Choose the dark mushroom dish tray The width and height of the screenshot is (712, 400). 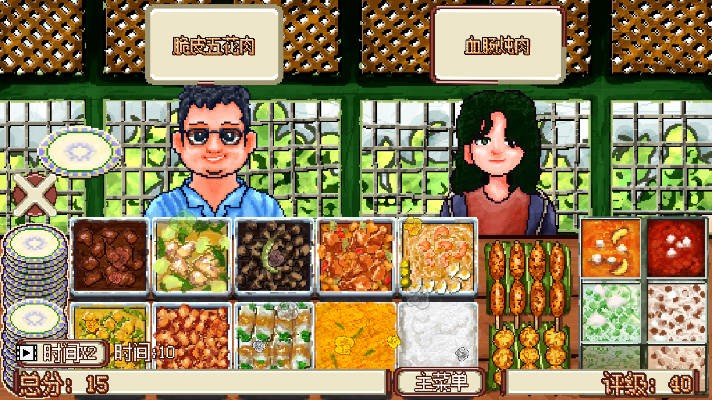pos(273,257)
